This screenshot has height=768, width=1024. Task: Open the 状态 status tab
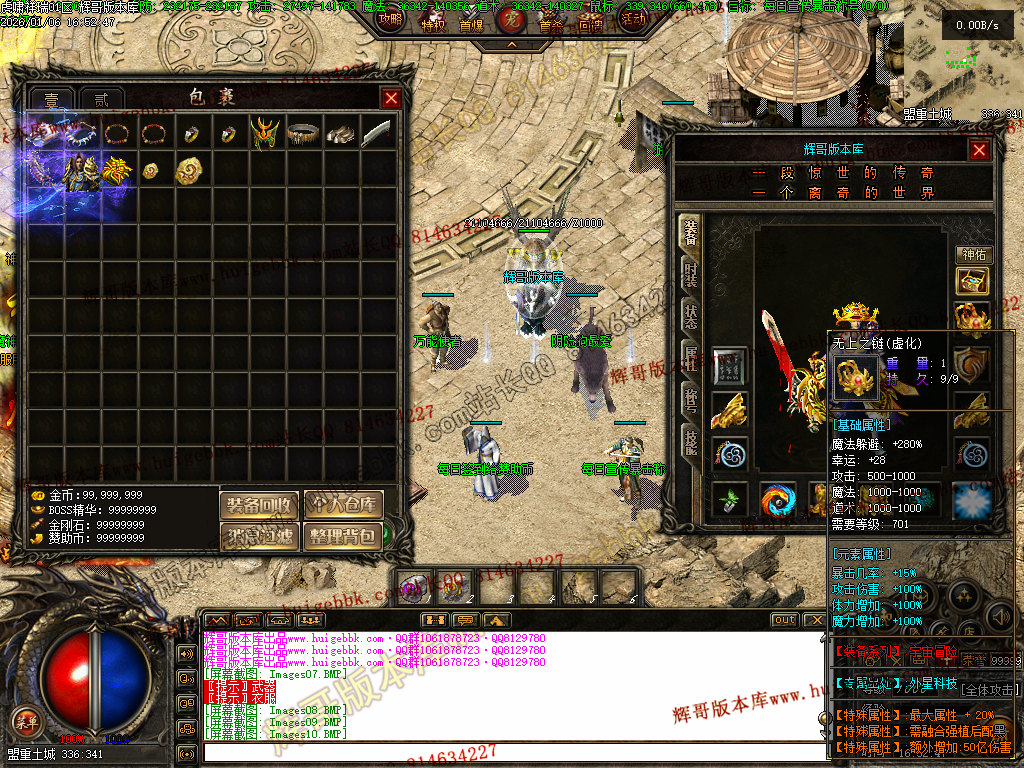click(690, 315)
